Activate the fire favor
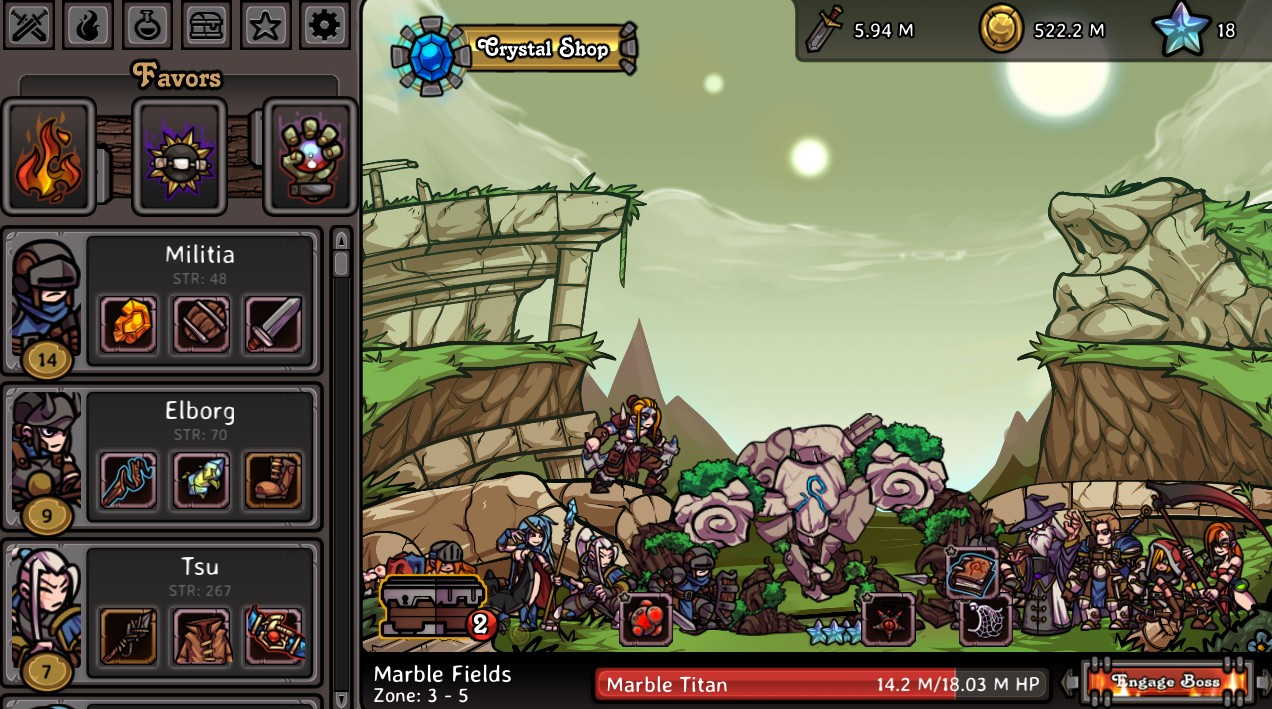 (x=48, y=156)
